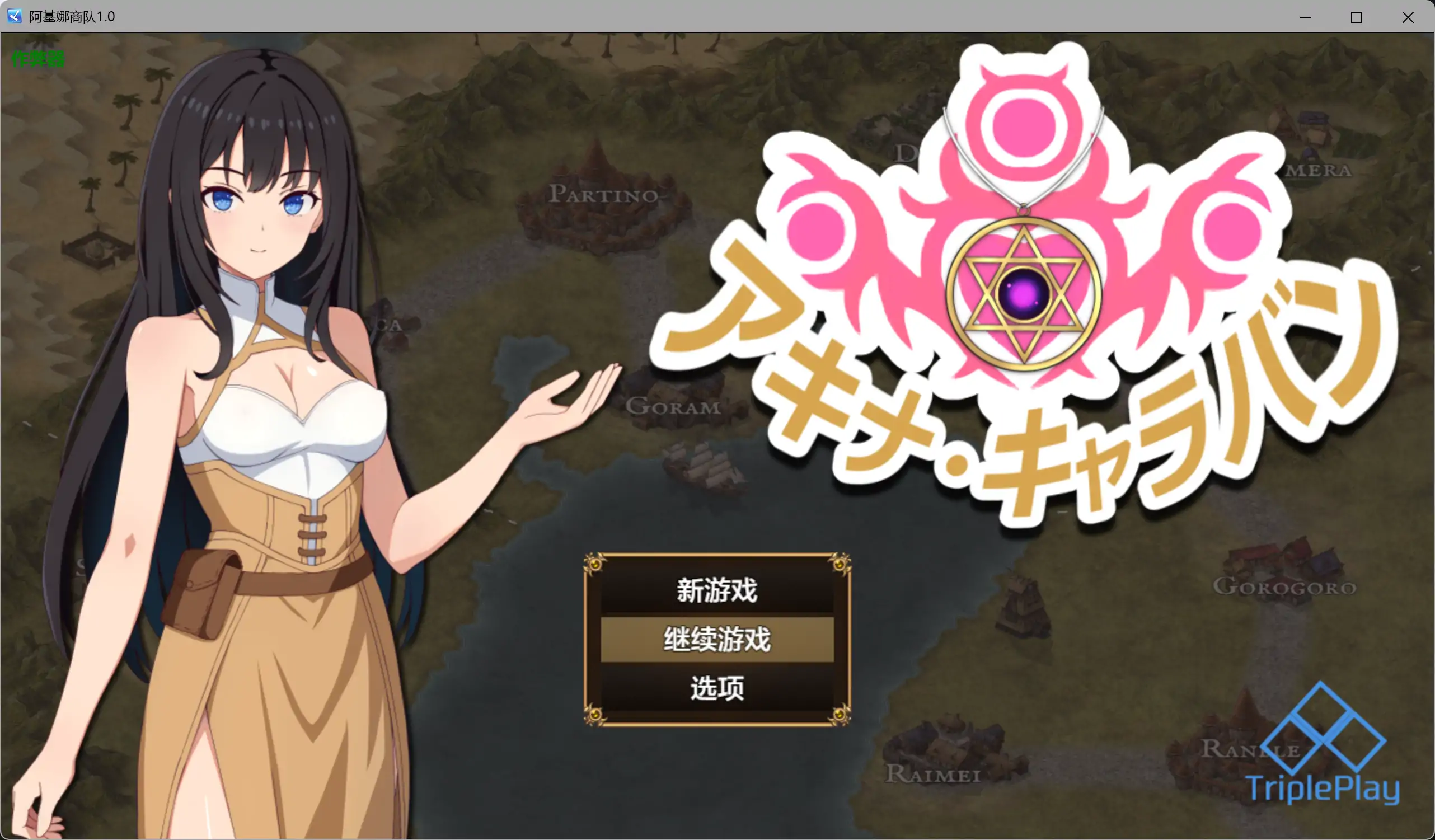1435x840 pixels.
Task: Click the Goram settlement on the map
Action: [x=675, y=407]
